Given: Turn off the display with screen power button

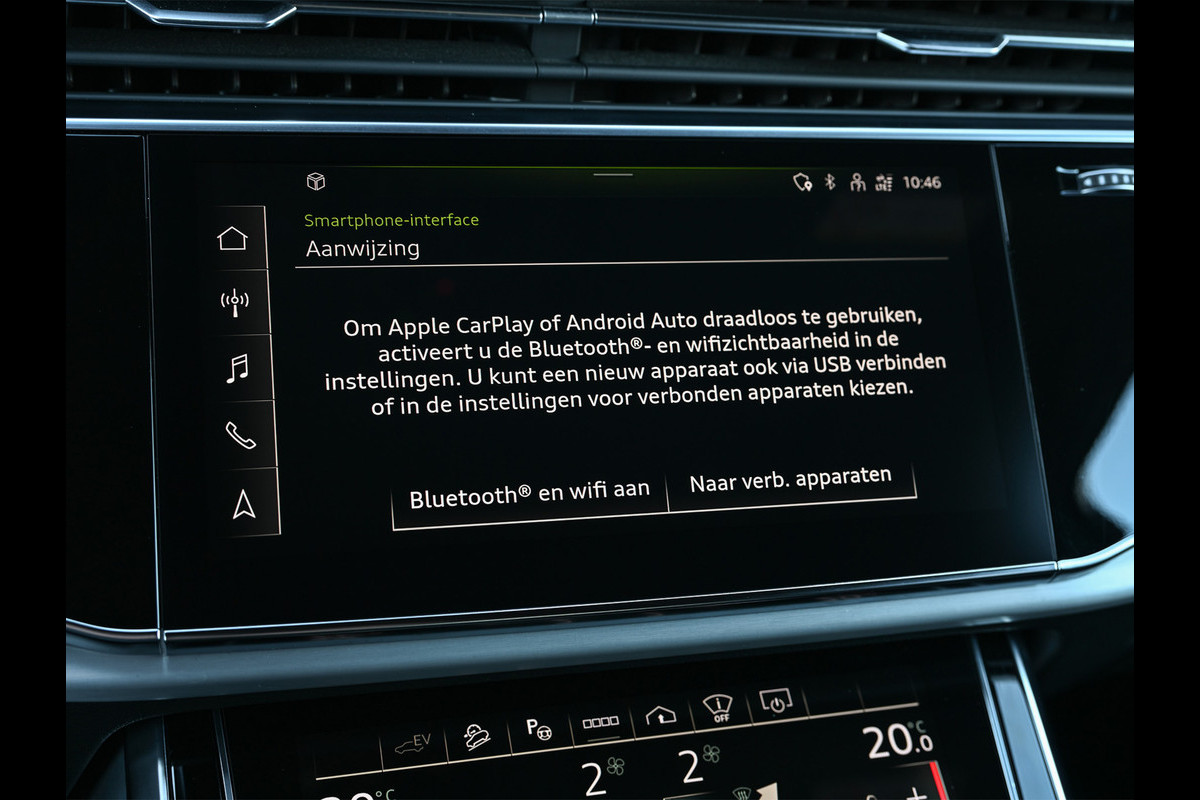Looking at the screenshot, I should [775, 701].
